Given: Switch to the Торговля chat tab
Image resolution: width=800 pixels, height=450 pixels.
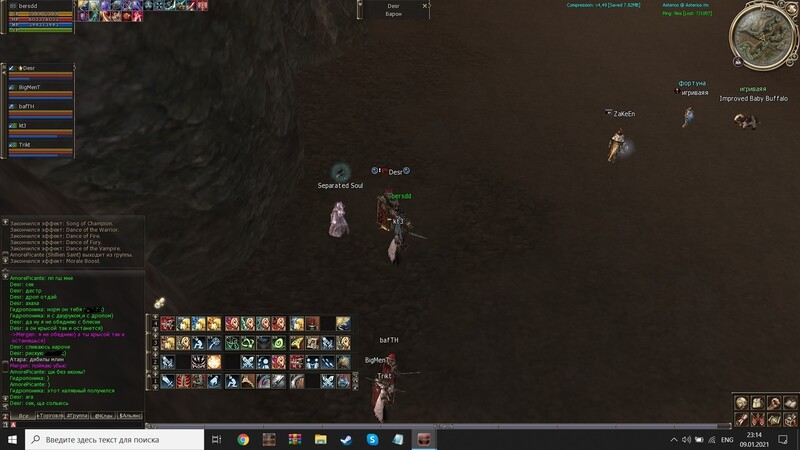Looking at the screenshot, I should click(x=50, y=414).
